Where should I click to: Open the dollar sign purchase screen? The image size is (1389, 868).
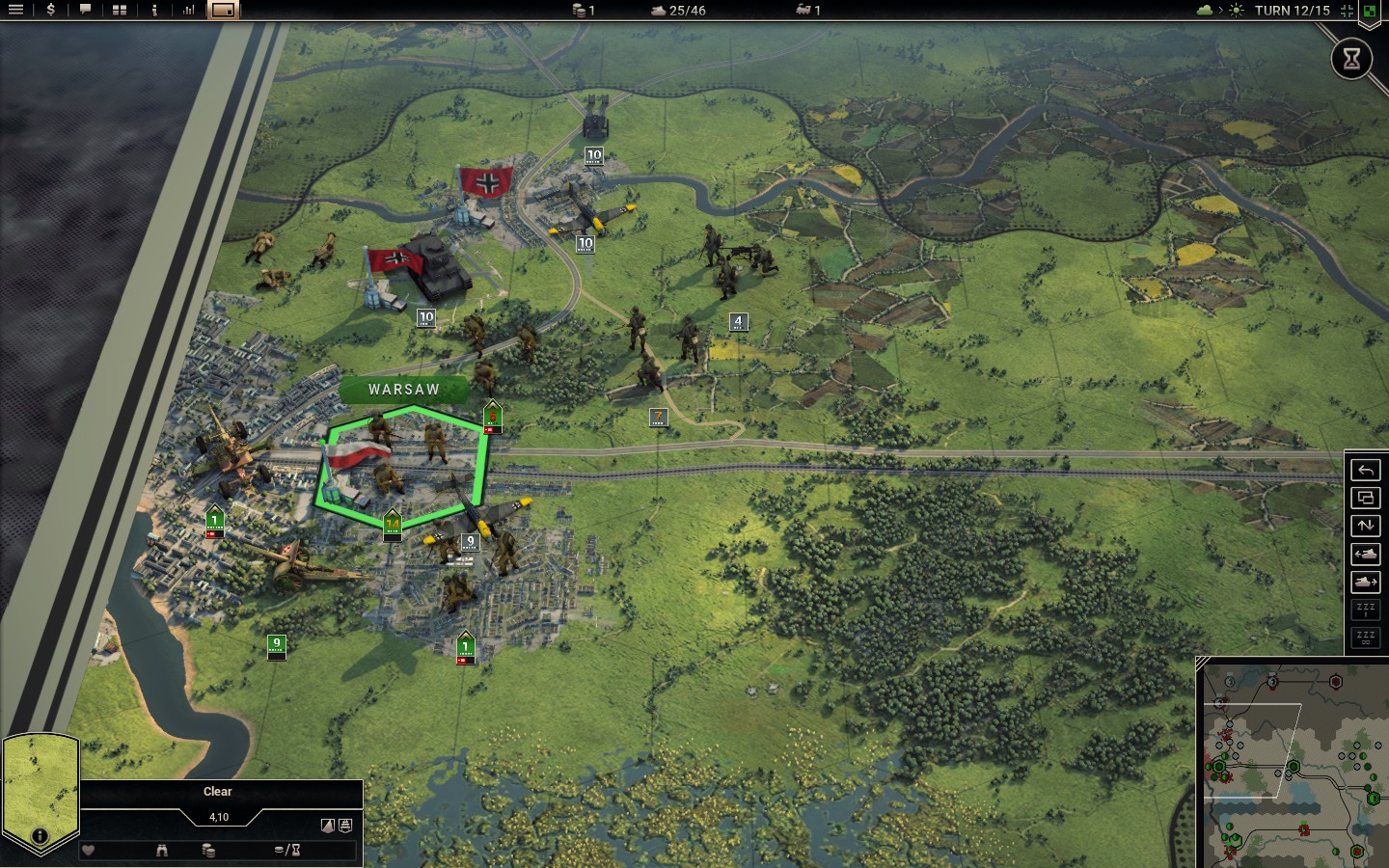(50, 10)
